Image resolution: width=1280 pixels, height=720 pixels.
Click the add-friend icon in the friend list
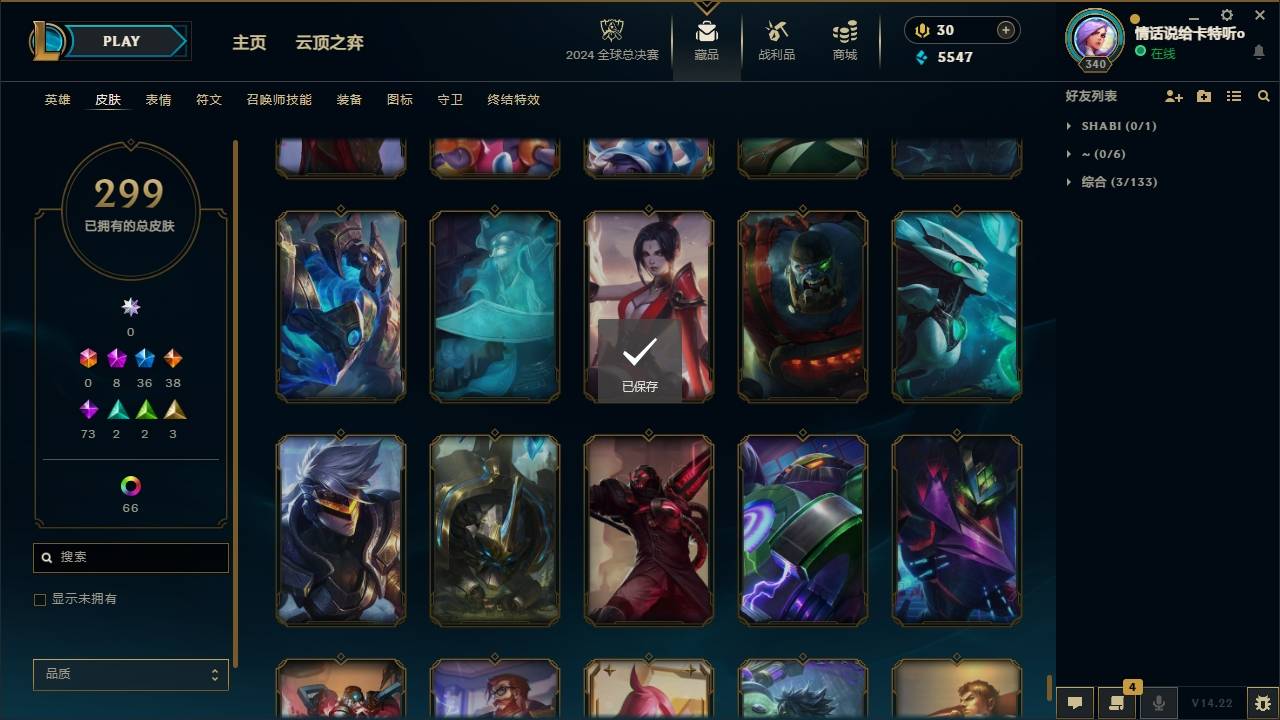click(x=1172, y=95)
